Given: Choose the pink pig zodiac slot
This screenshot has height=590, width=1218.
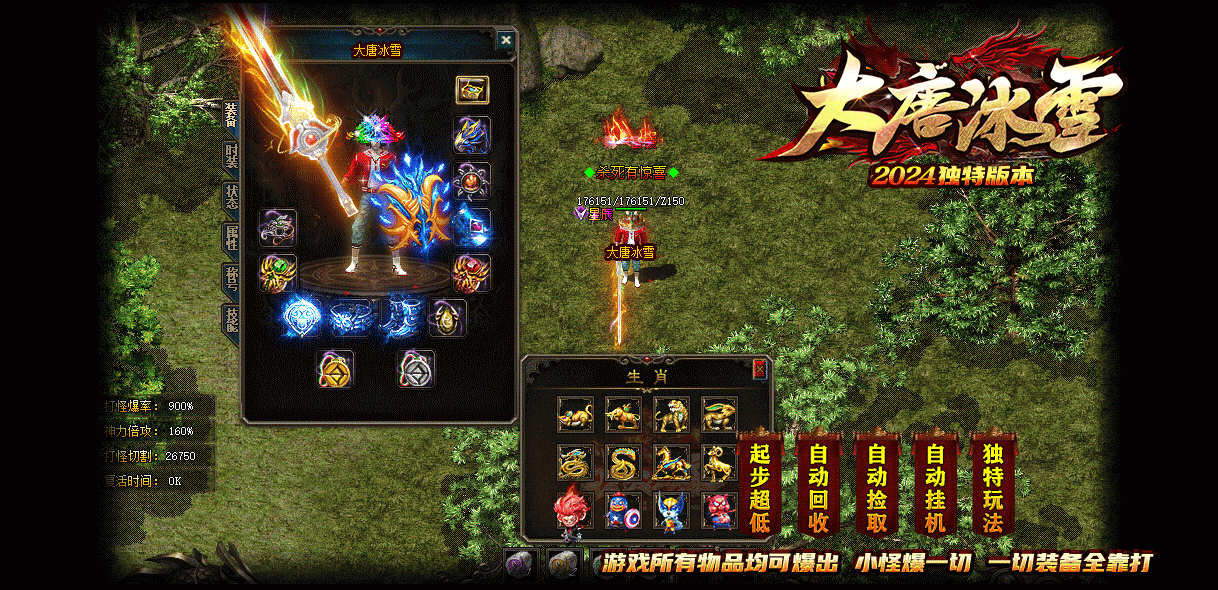Looking at the screenshot, I should 719,509.
